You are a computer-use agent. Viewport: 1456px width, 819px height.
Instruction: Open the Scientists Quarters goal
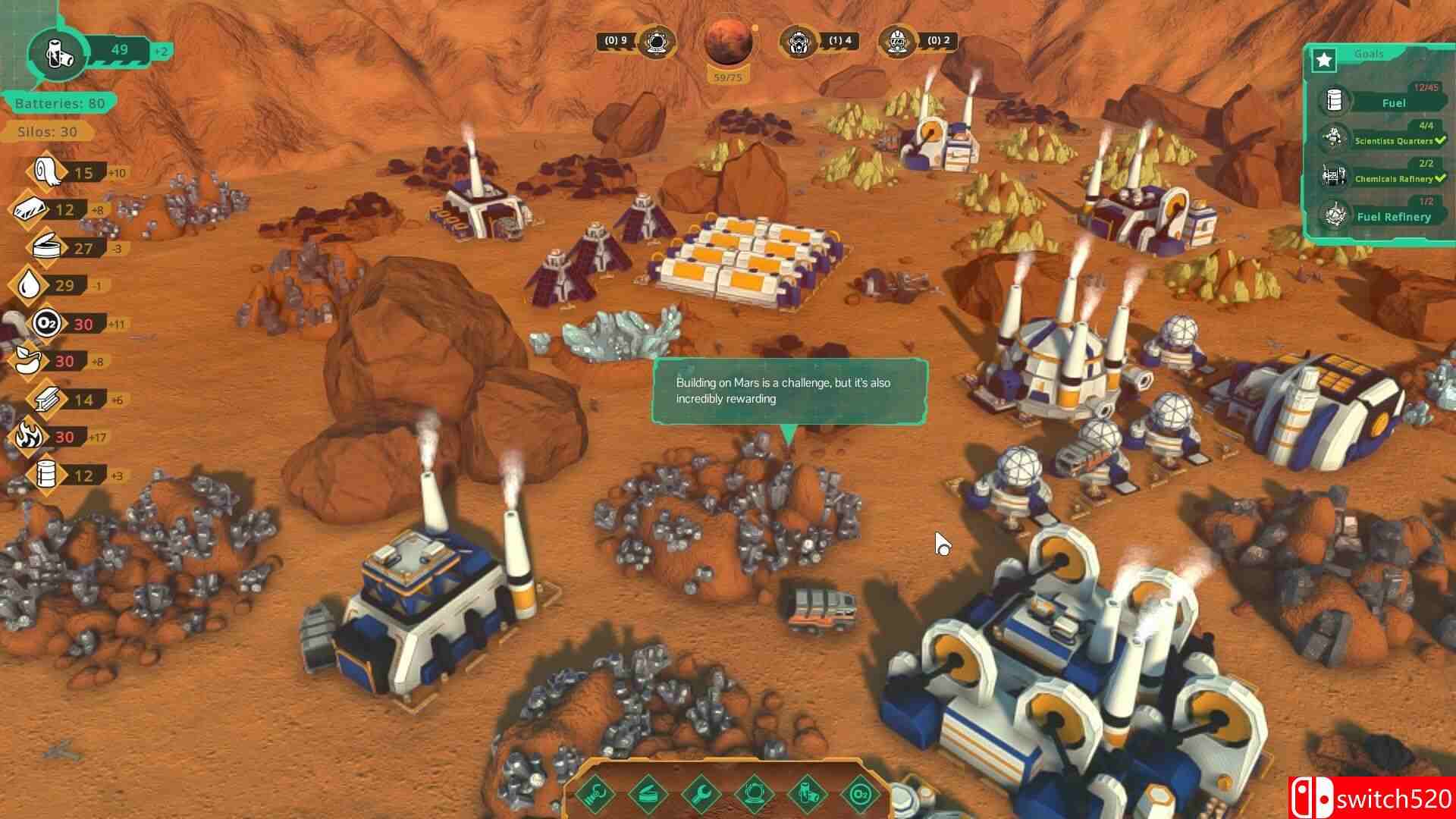click(1393, 140)
